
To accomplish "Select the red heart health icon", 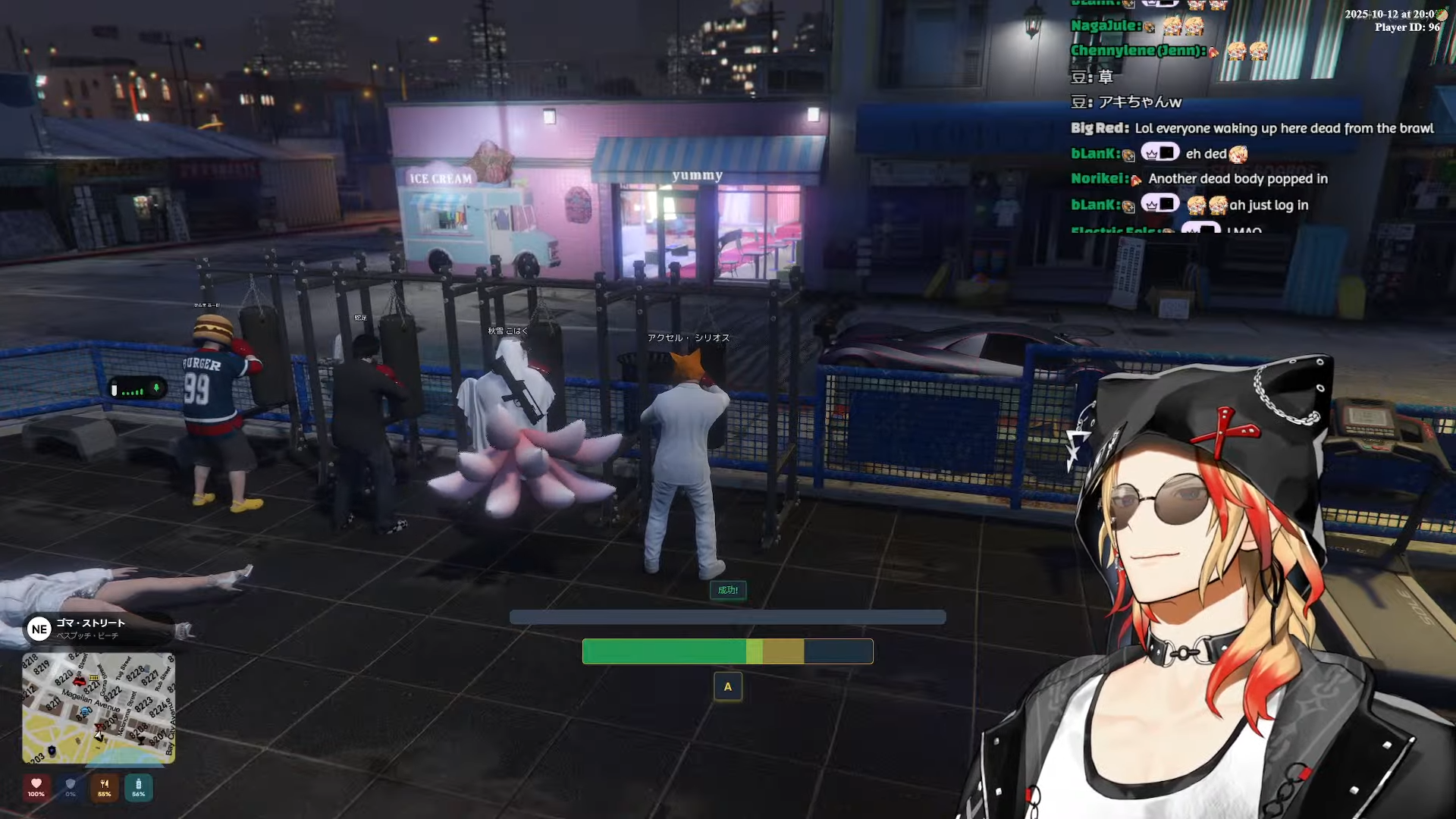I will tap(36, 786).
